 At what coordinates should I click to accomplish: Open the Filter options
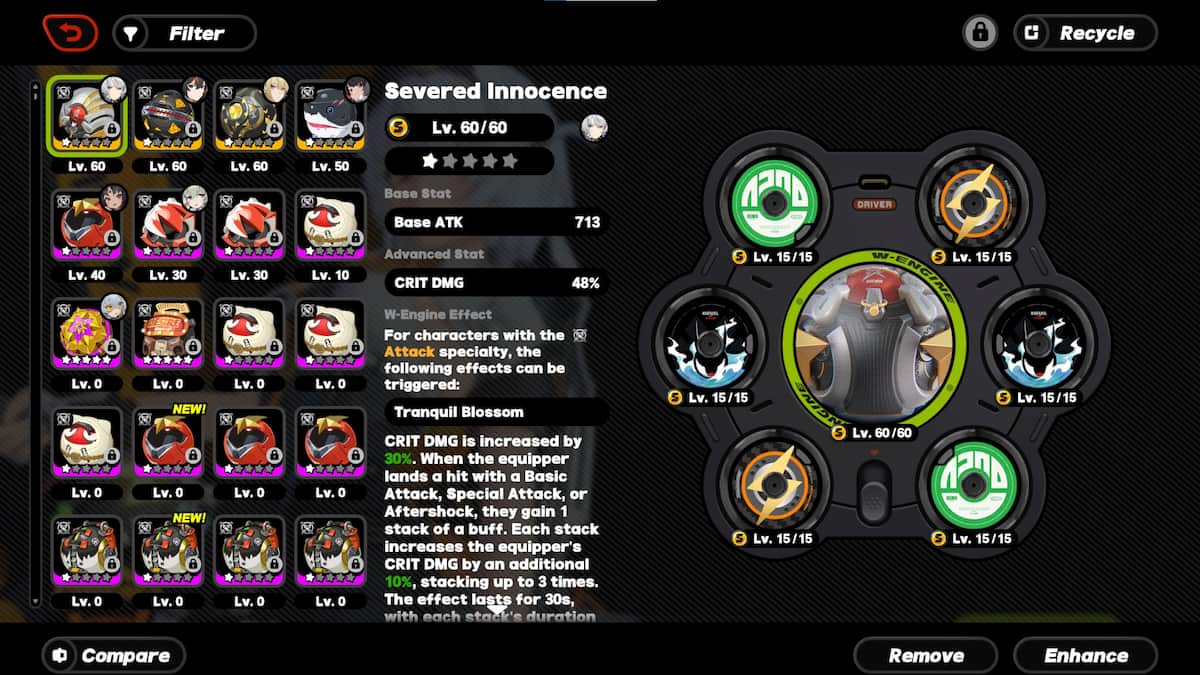(x=184, y=34)
